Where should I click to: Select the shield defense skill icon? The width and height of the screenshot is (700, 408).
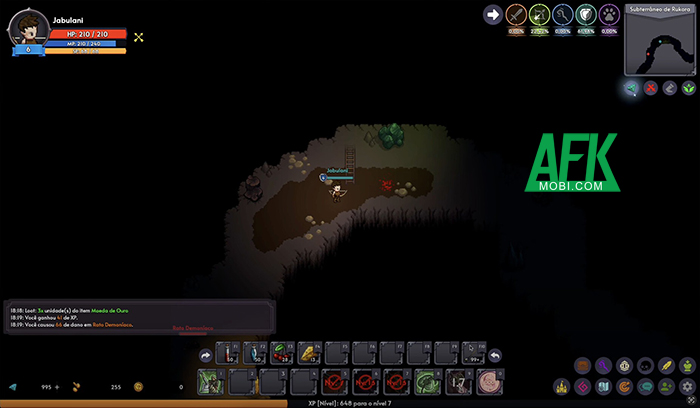click(x=586, y=15)
